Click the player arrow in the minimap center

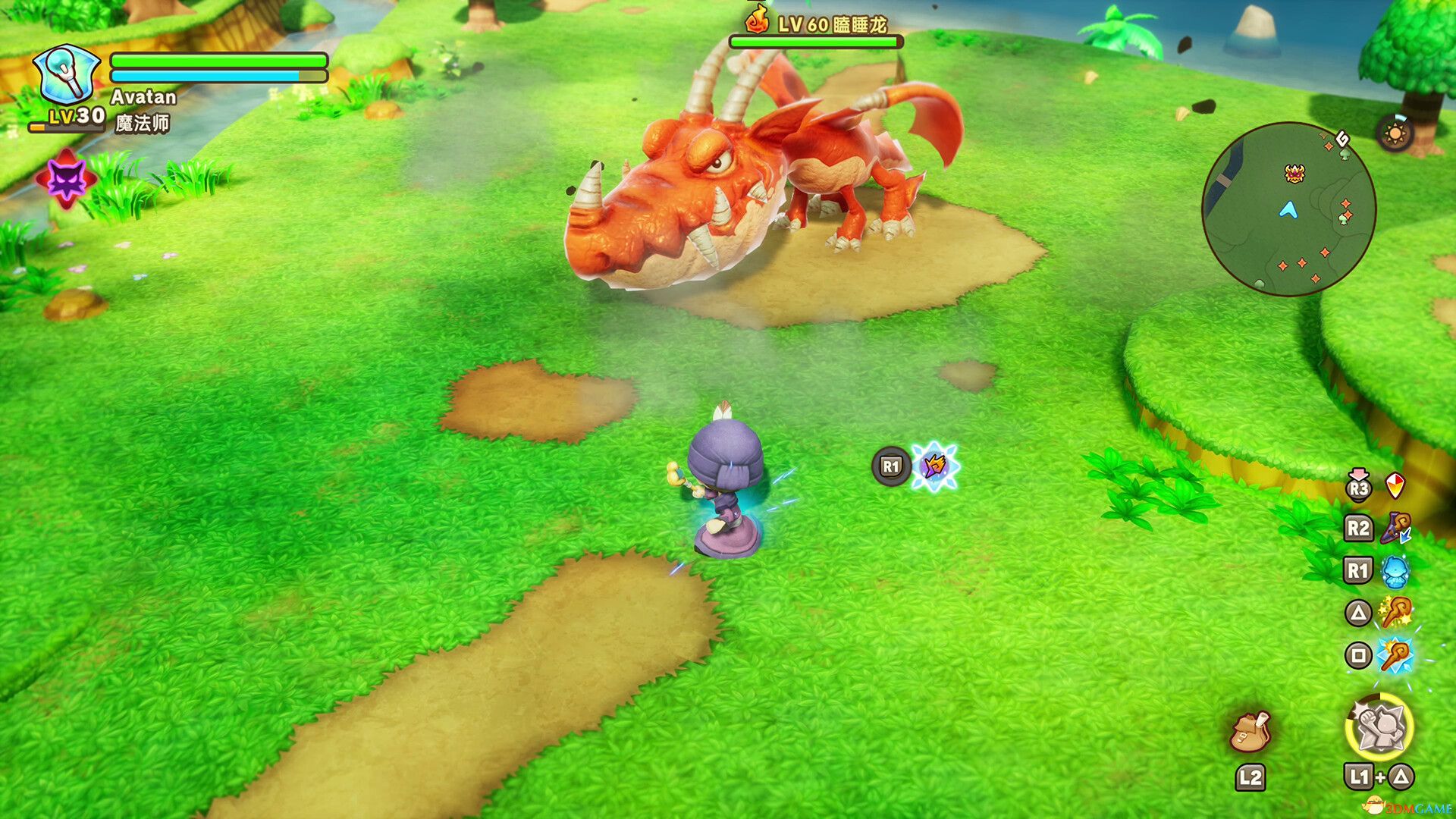click(x=1289, y=209)
